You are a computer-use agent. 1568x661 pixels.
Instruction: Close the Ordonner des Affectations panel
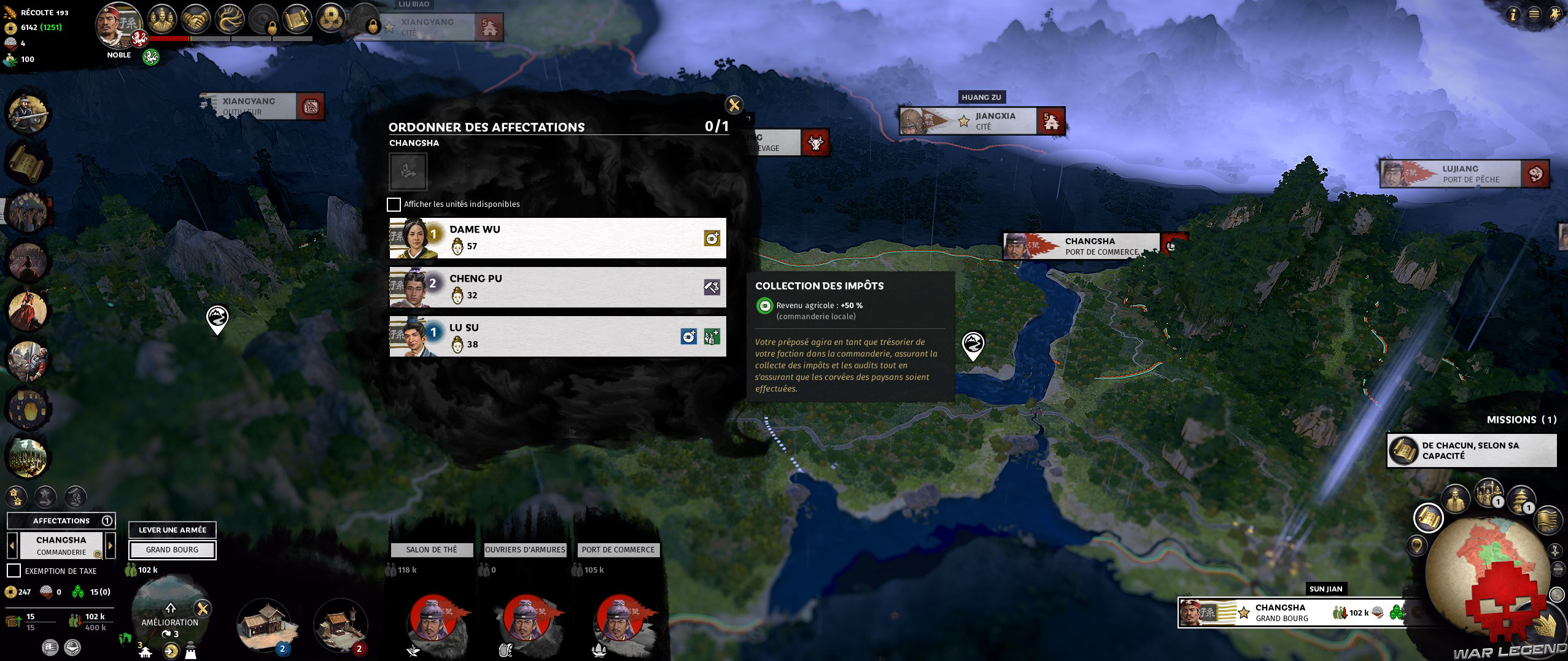pyautogui.click(x=734, y=105)
